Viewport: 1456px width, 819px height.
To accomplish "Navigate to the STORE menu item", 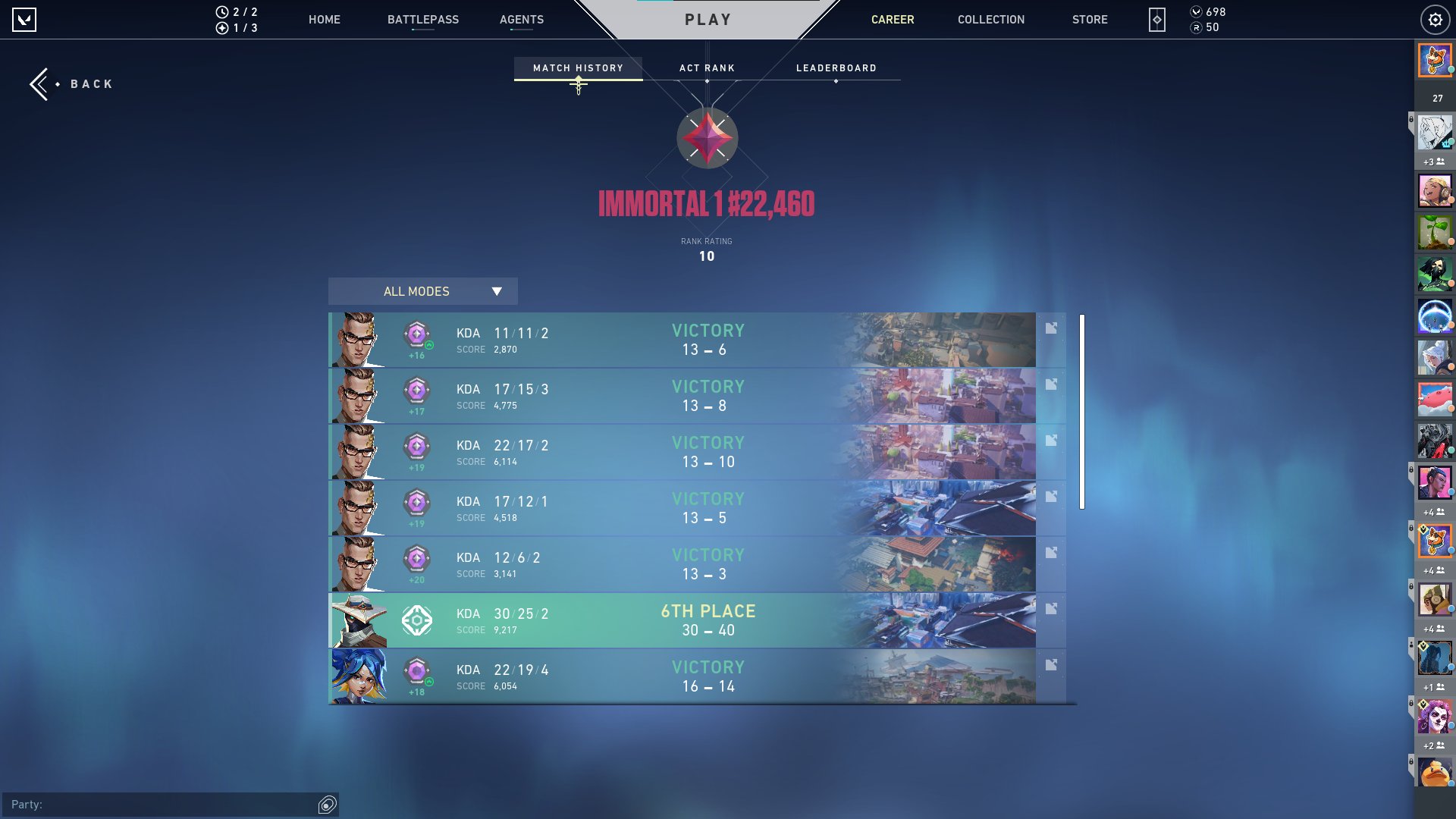I will (1090, 20).
